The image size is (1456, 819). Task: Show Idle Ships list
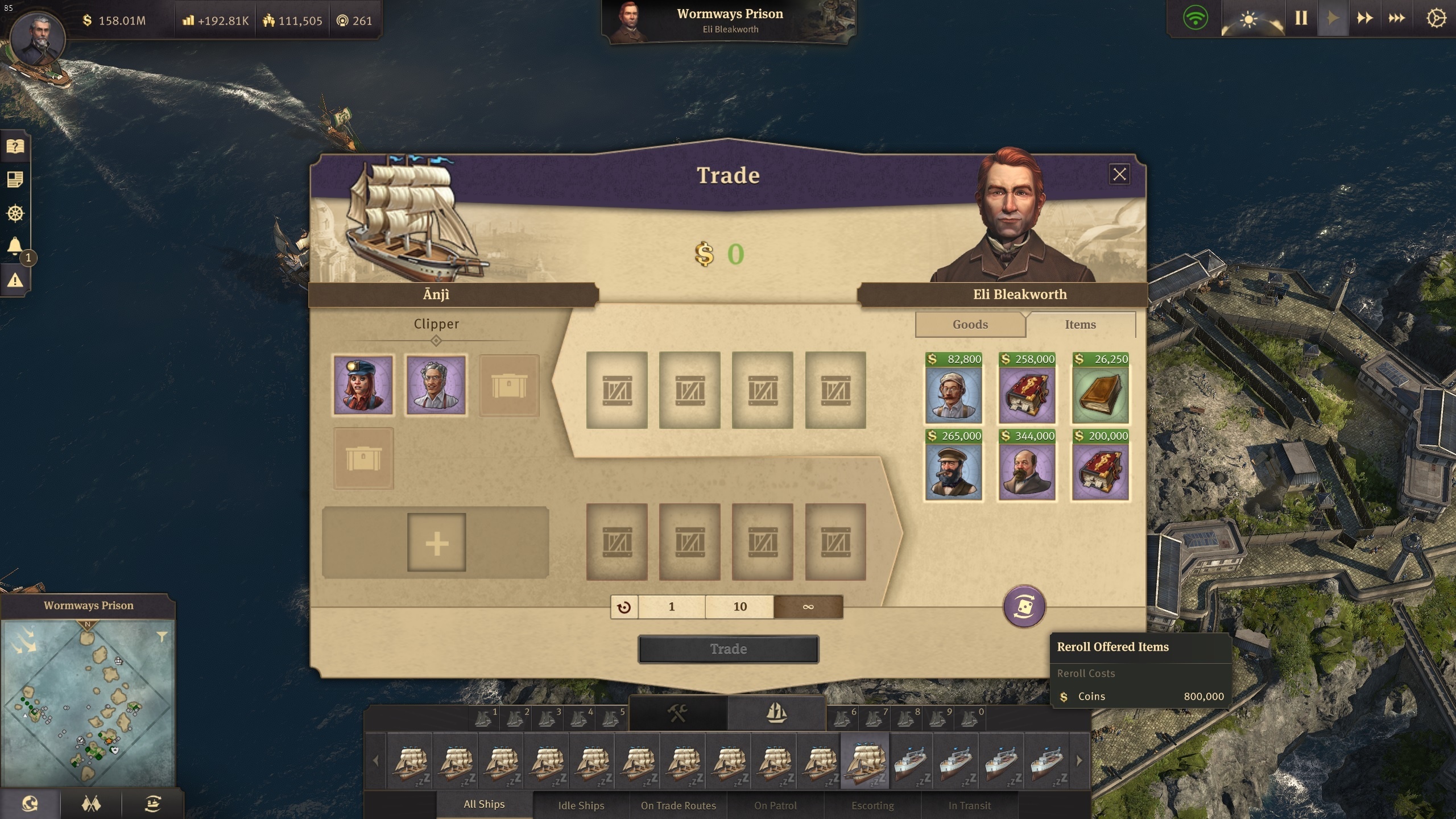(x=581, y=805)
